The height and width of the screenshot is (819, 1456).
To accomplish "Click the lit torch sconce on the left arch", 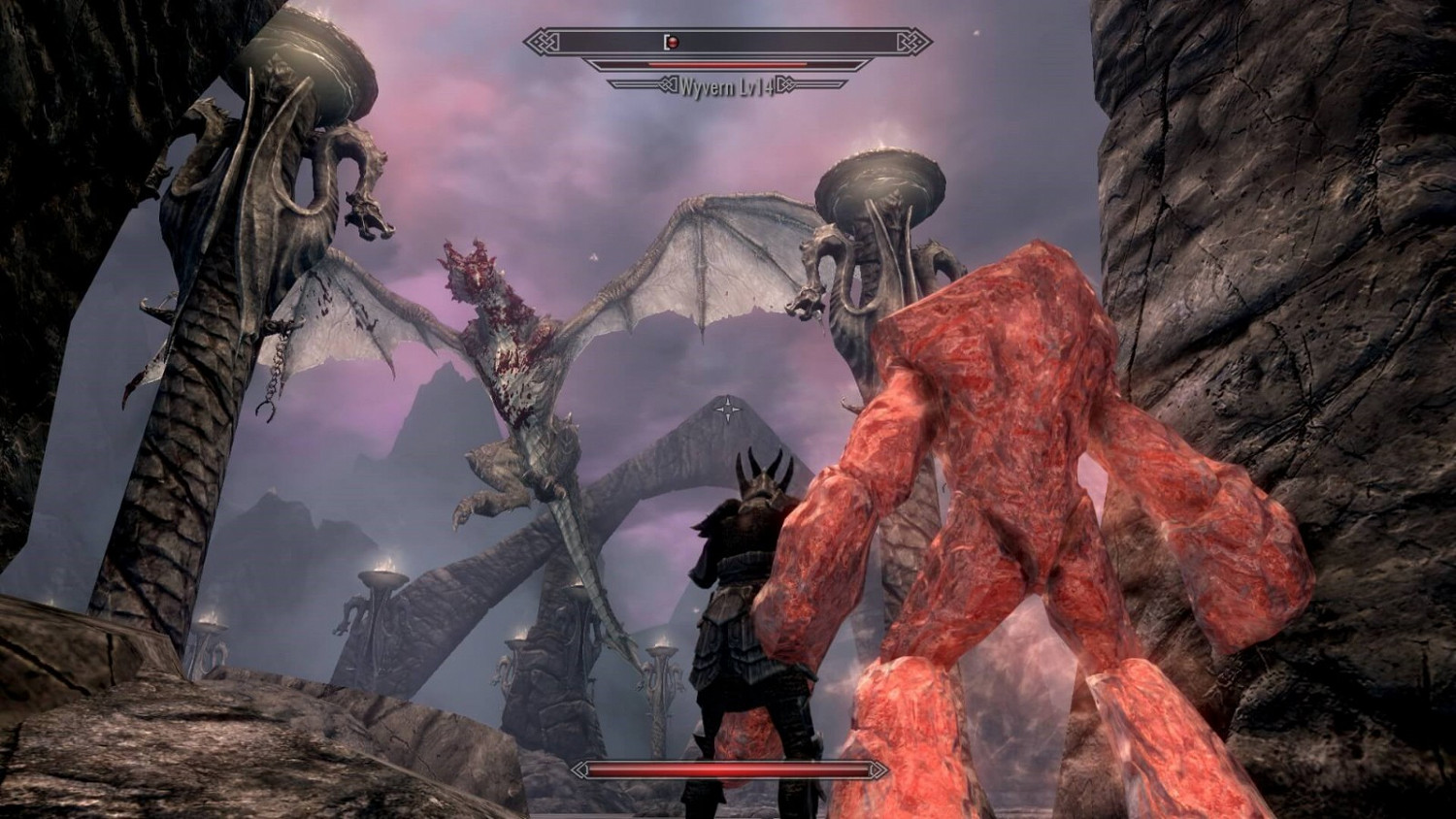I will [x=387, y=563].
